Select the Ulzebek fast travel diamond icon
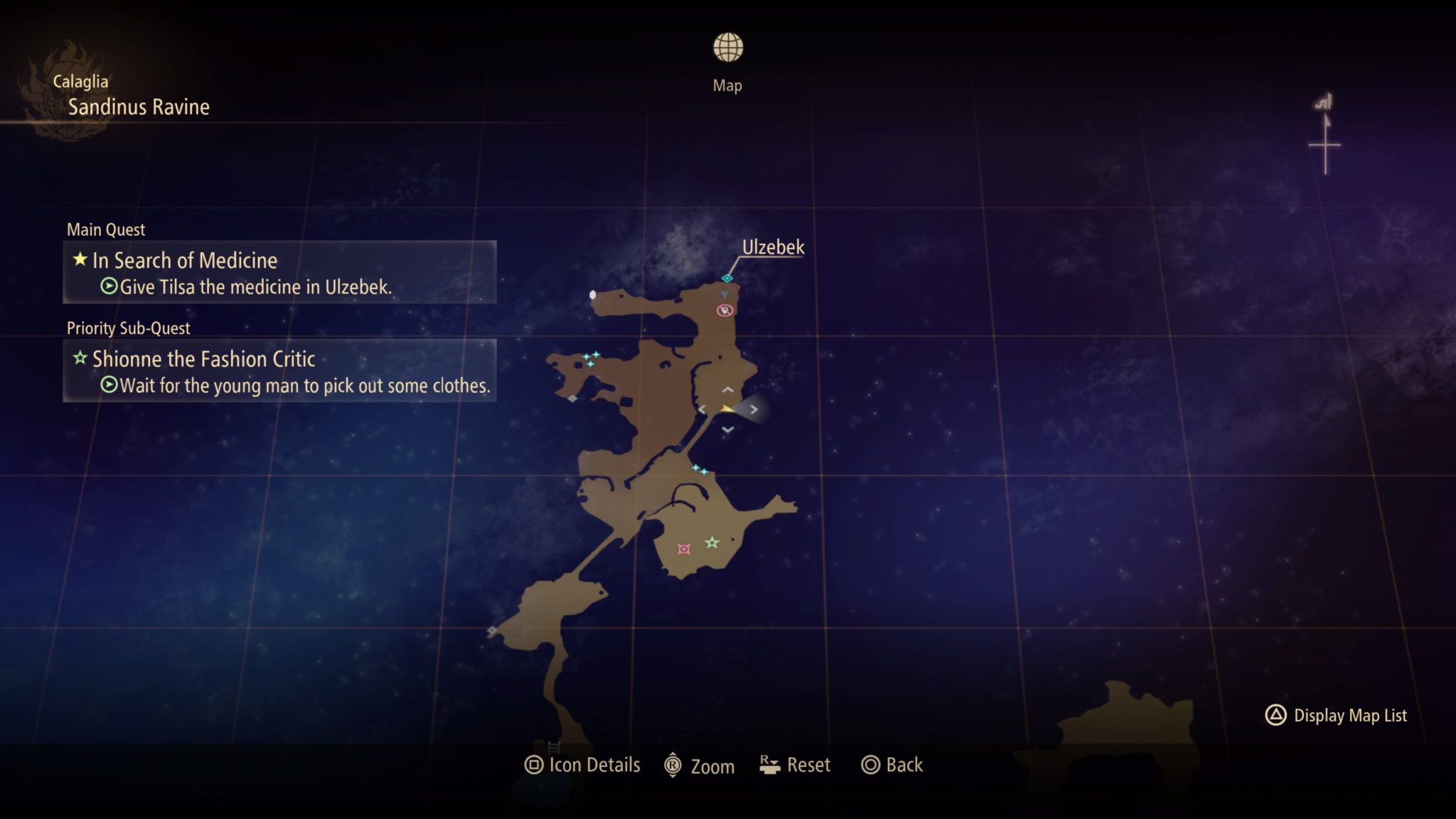1456x819 pixels. [x=727, y=278]
